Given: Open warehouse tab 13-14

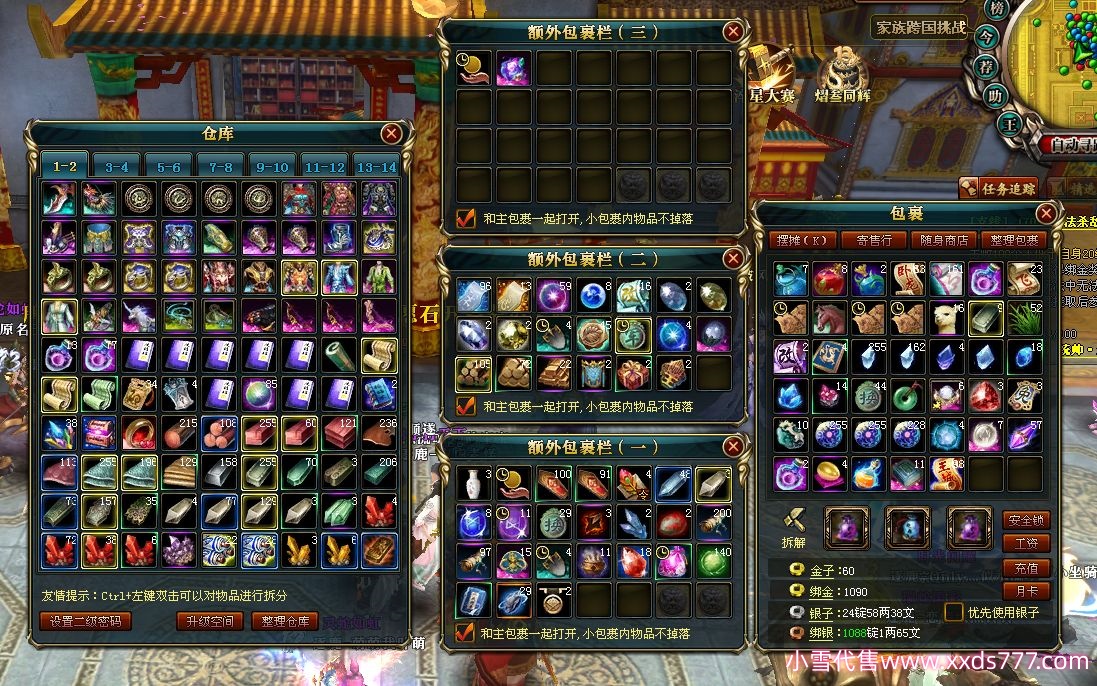Looking at the screenshot, I should click(x=376, y=167).
